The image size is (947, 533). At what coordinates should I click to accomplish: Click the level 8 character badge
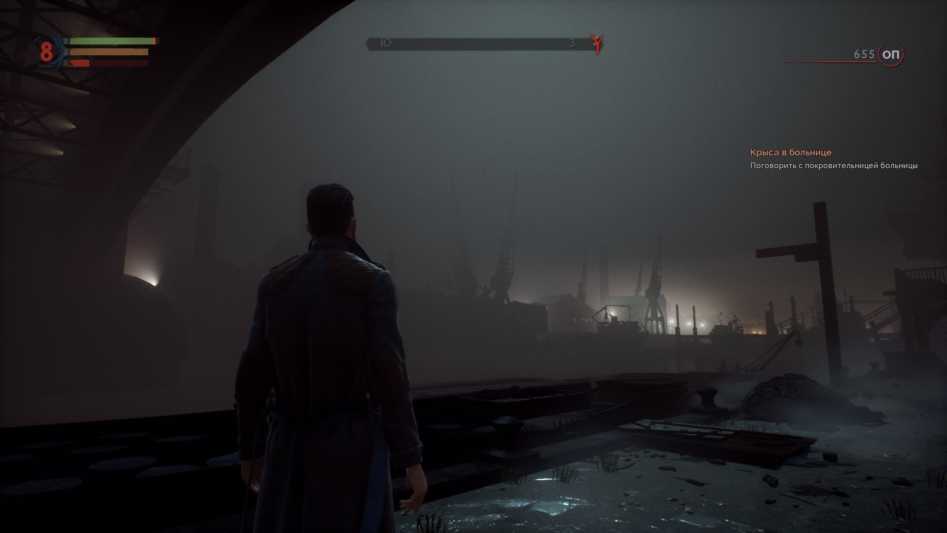tap(46, 51)
